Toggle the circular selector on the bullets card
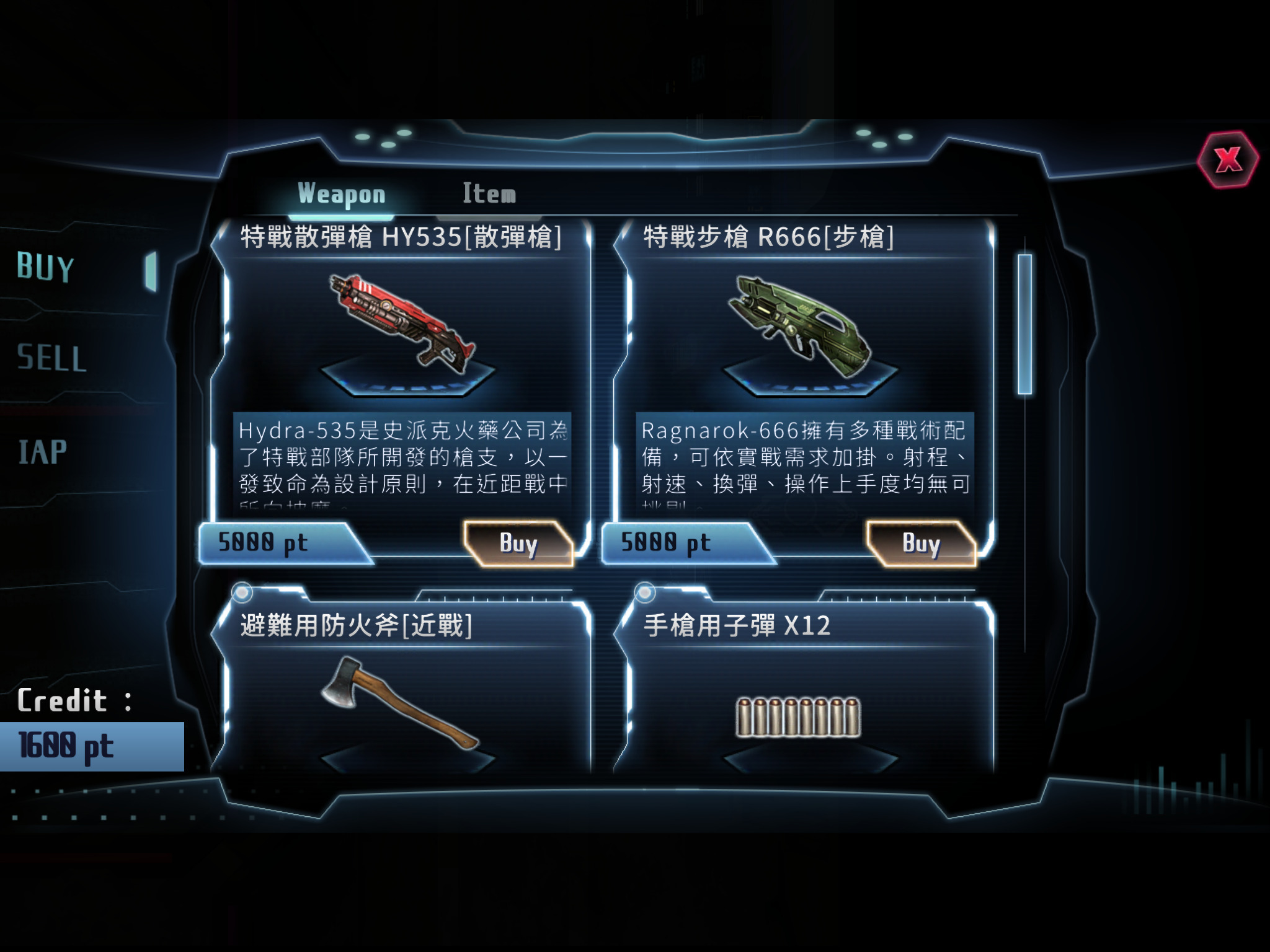 point(644,593)
